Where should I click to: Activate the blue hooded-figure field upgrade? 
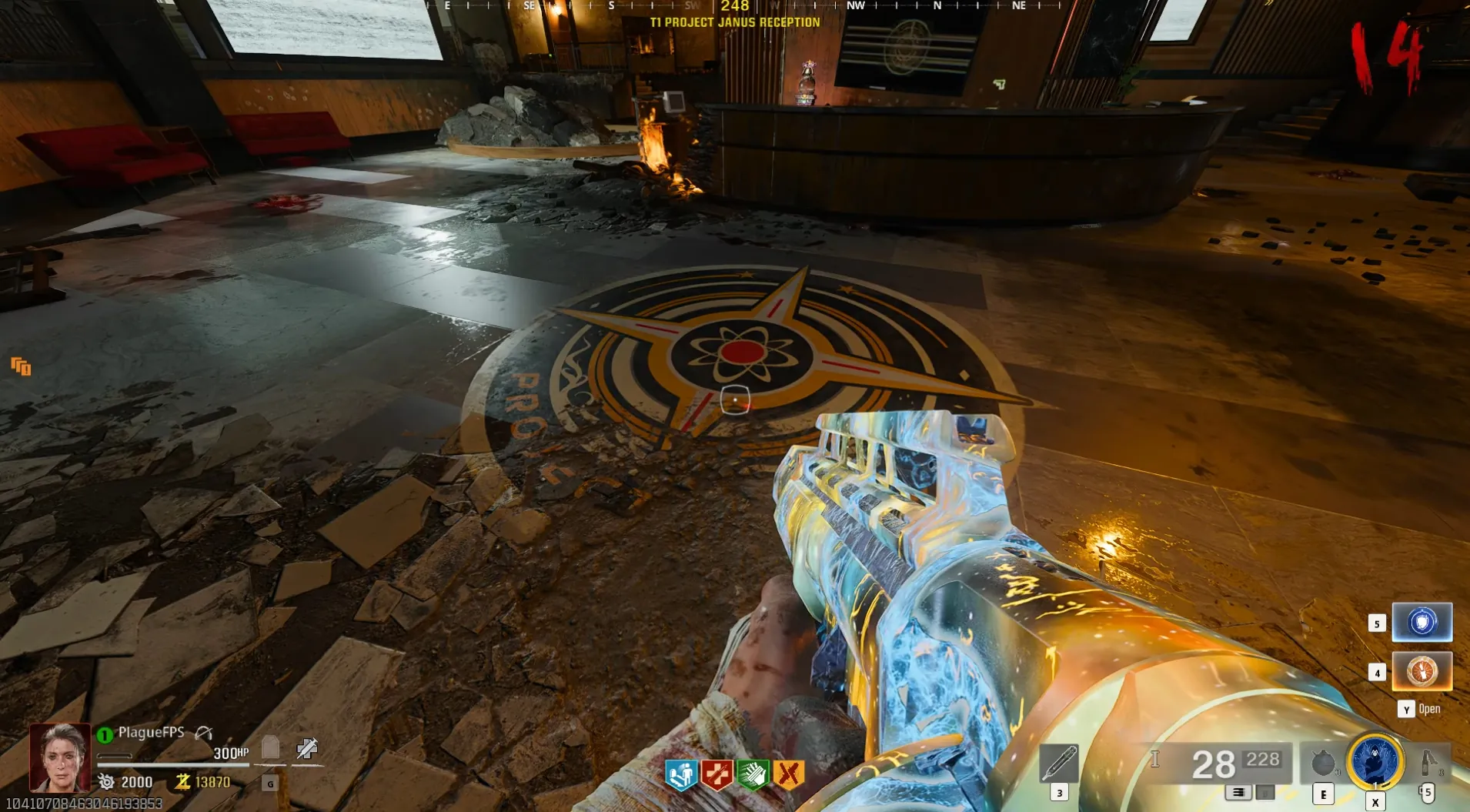click(1375, 761)
